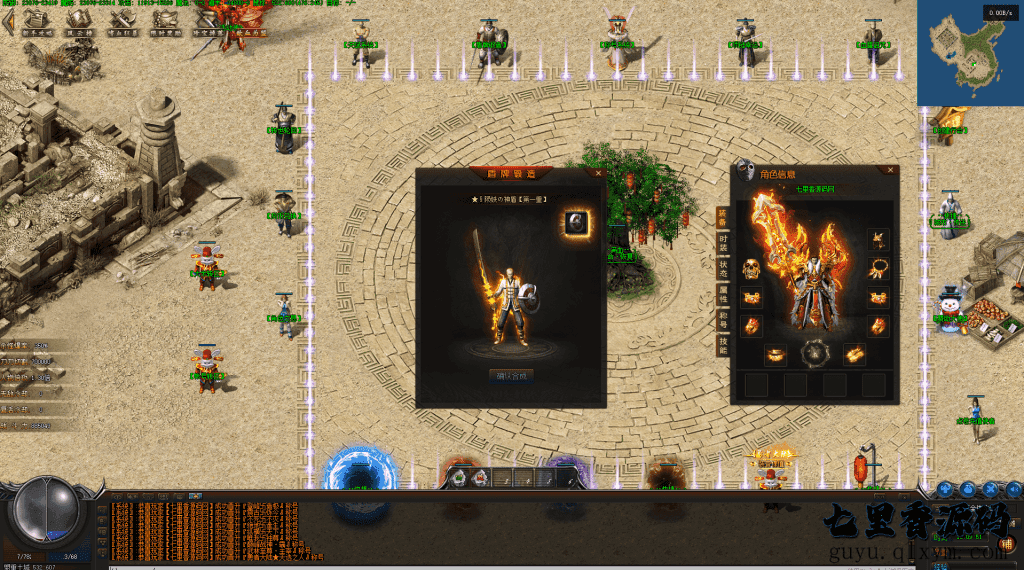Close the 角色信息 character info panel

tap(890, 171)
